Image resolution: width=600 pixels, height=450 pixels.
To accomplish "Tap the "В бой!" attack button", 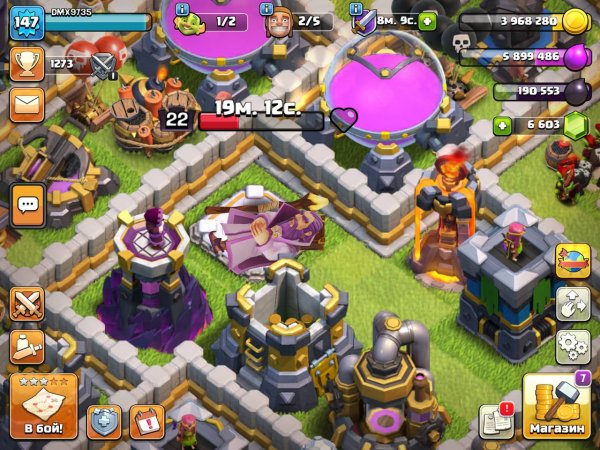I will [42, 407].
